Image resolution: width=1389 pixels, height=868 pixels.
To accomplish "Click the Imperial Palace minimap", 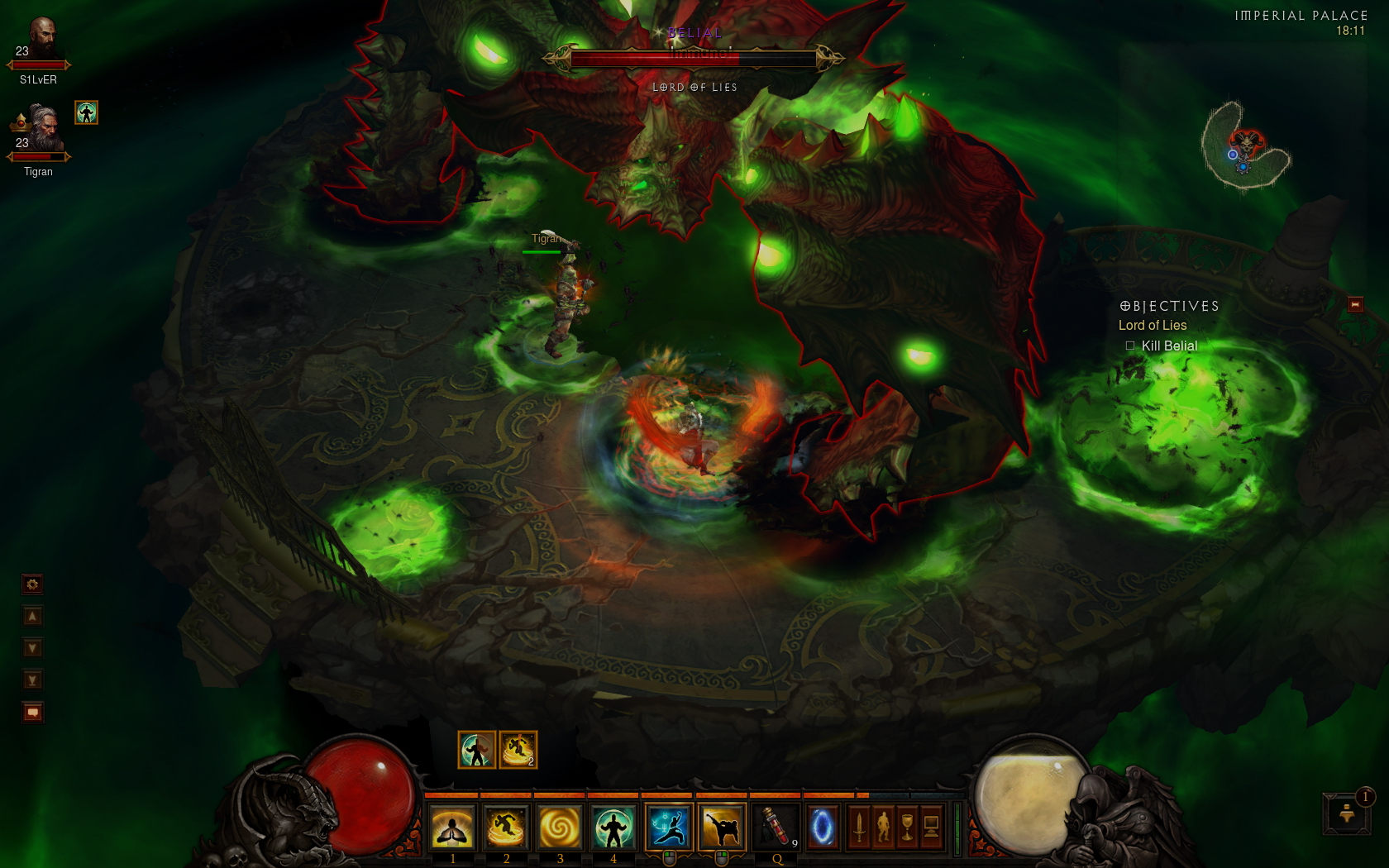I will click(1245, 147).
